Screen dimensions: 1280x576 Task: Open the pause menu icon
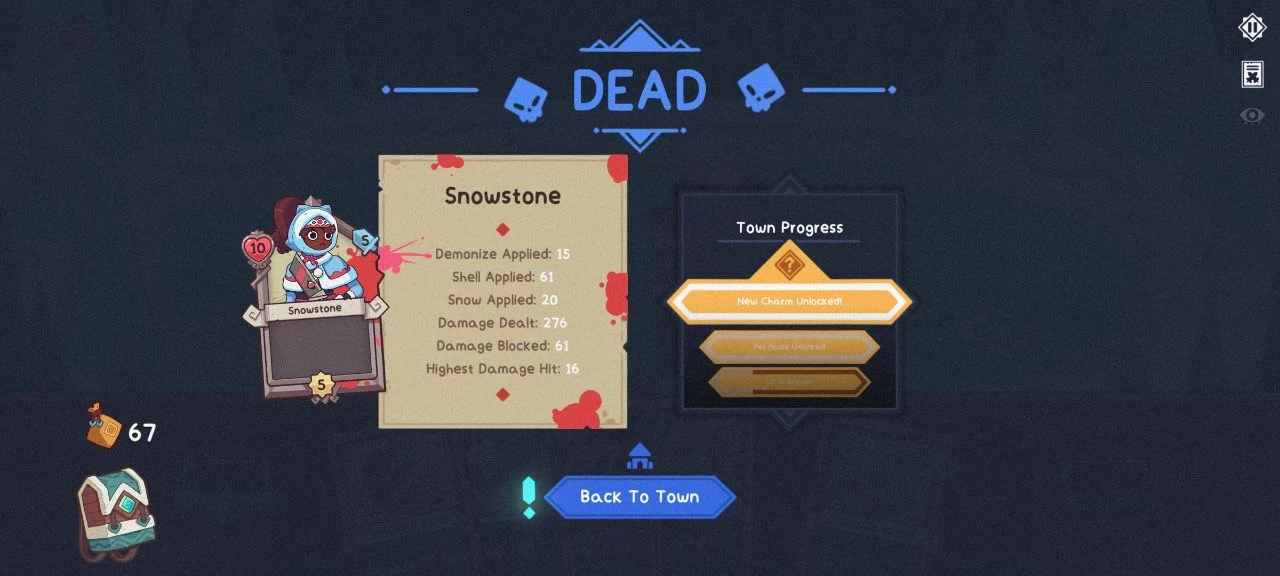coord(1252,28)
